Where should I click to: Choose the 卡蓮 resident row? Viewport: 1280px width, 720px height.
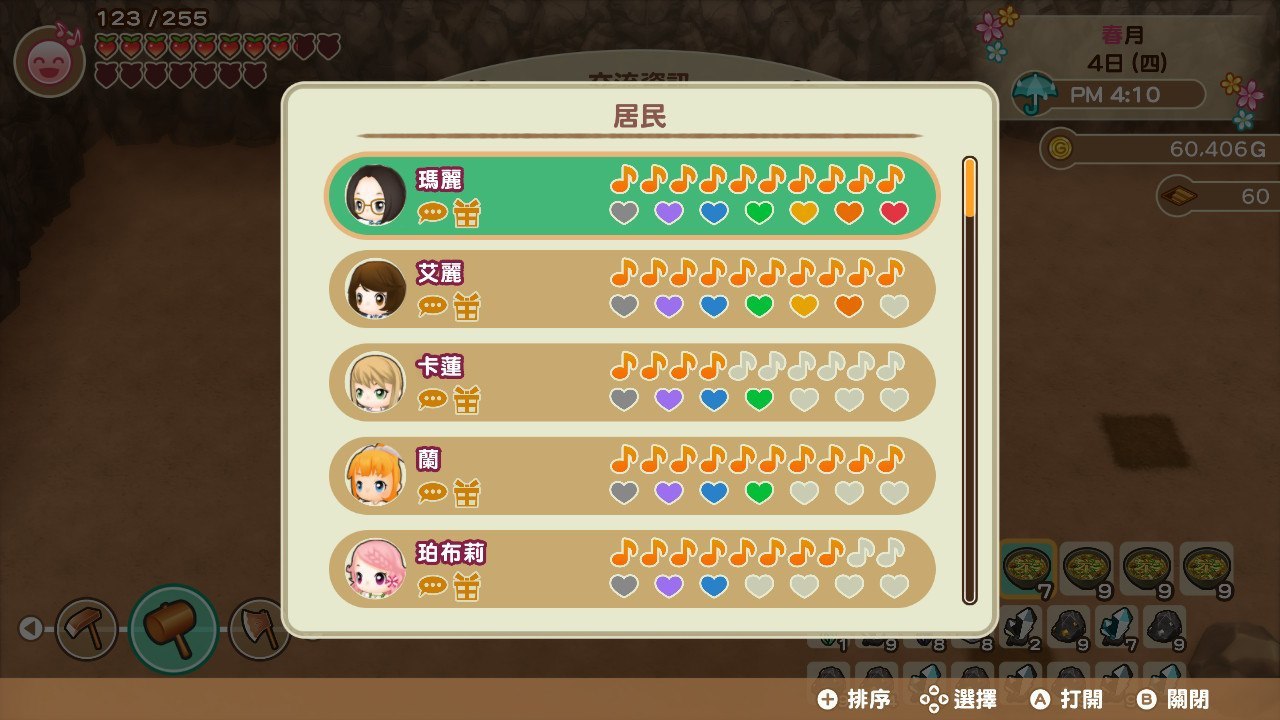click(632, 382)
